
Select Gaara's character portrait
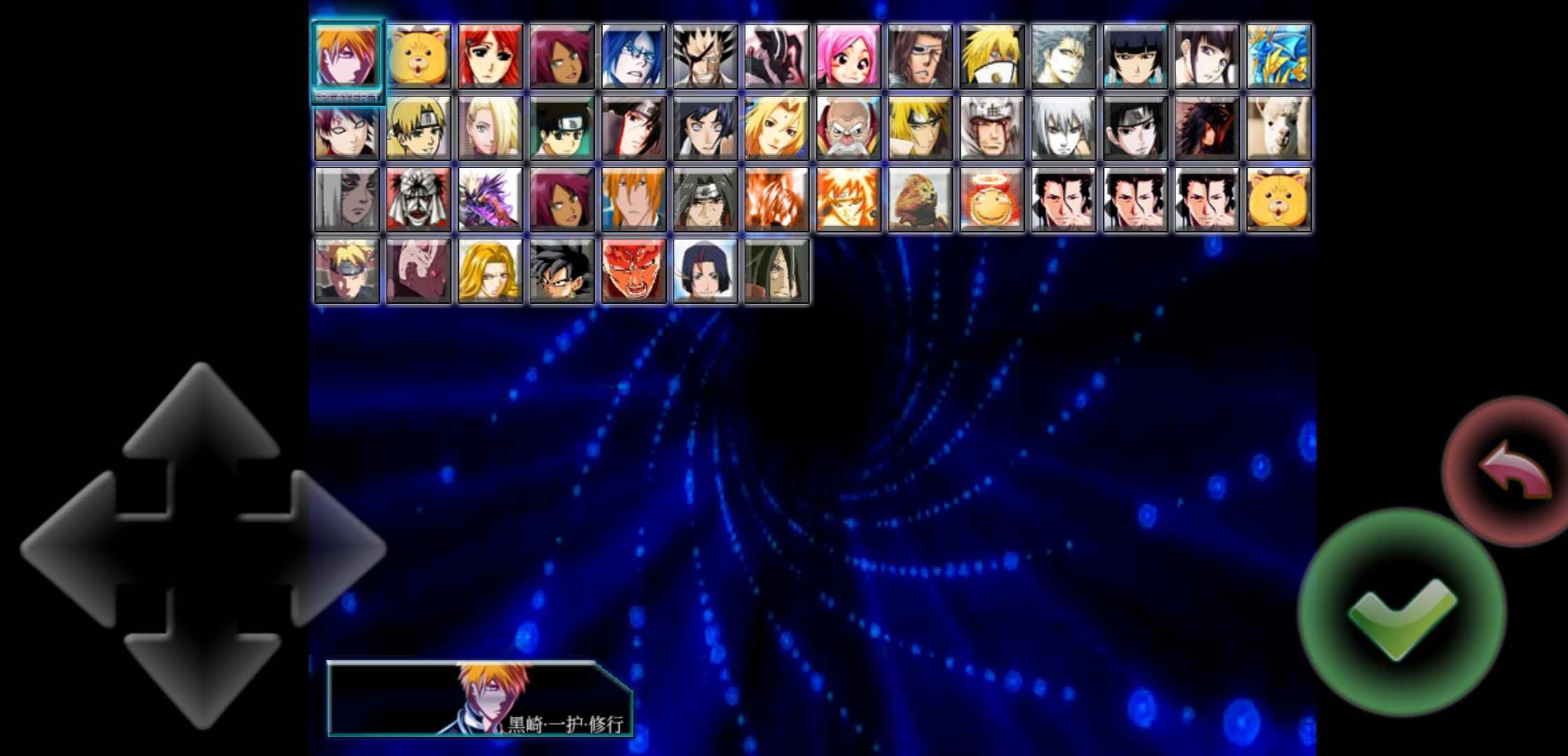pos(346,129)
